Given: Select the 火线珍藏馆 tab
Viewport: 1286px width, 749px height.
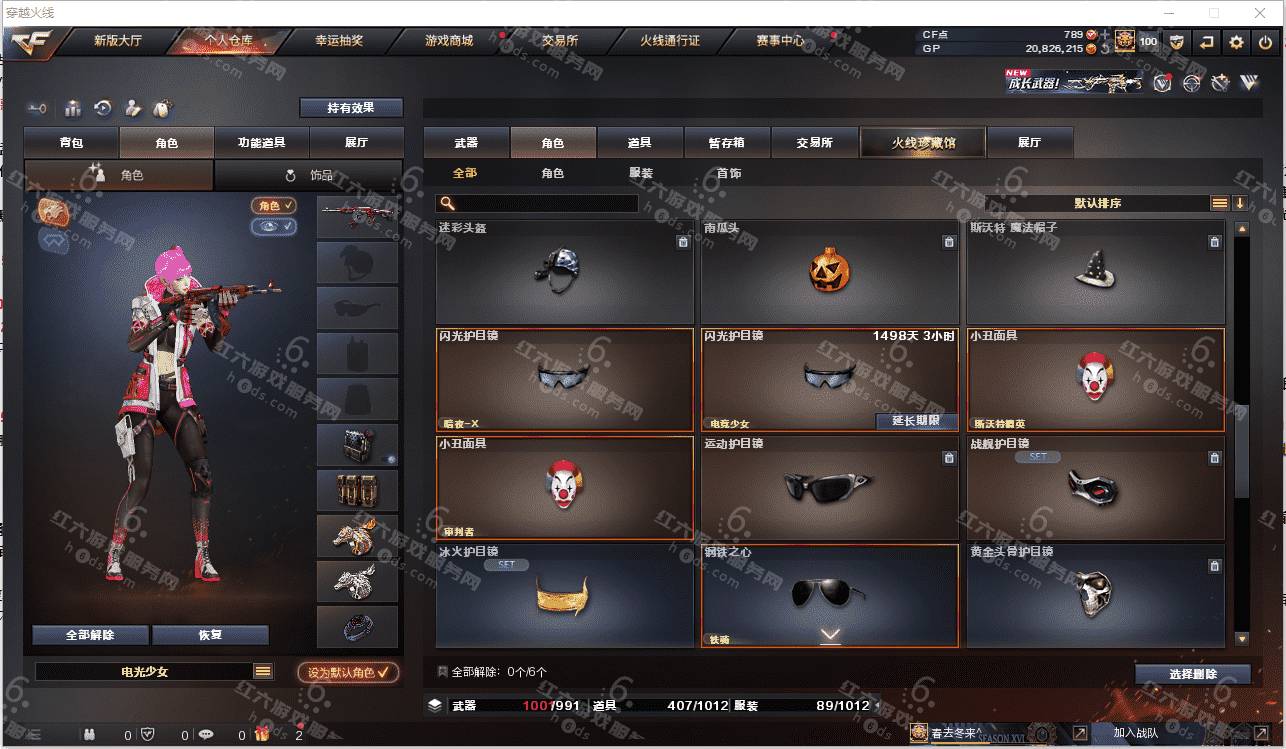Looking at the screenshot, I should pos(923,143).
